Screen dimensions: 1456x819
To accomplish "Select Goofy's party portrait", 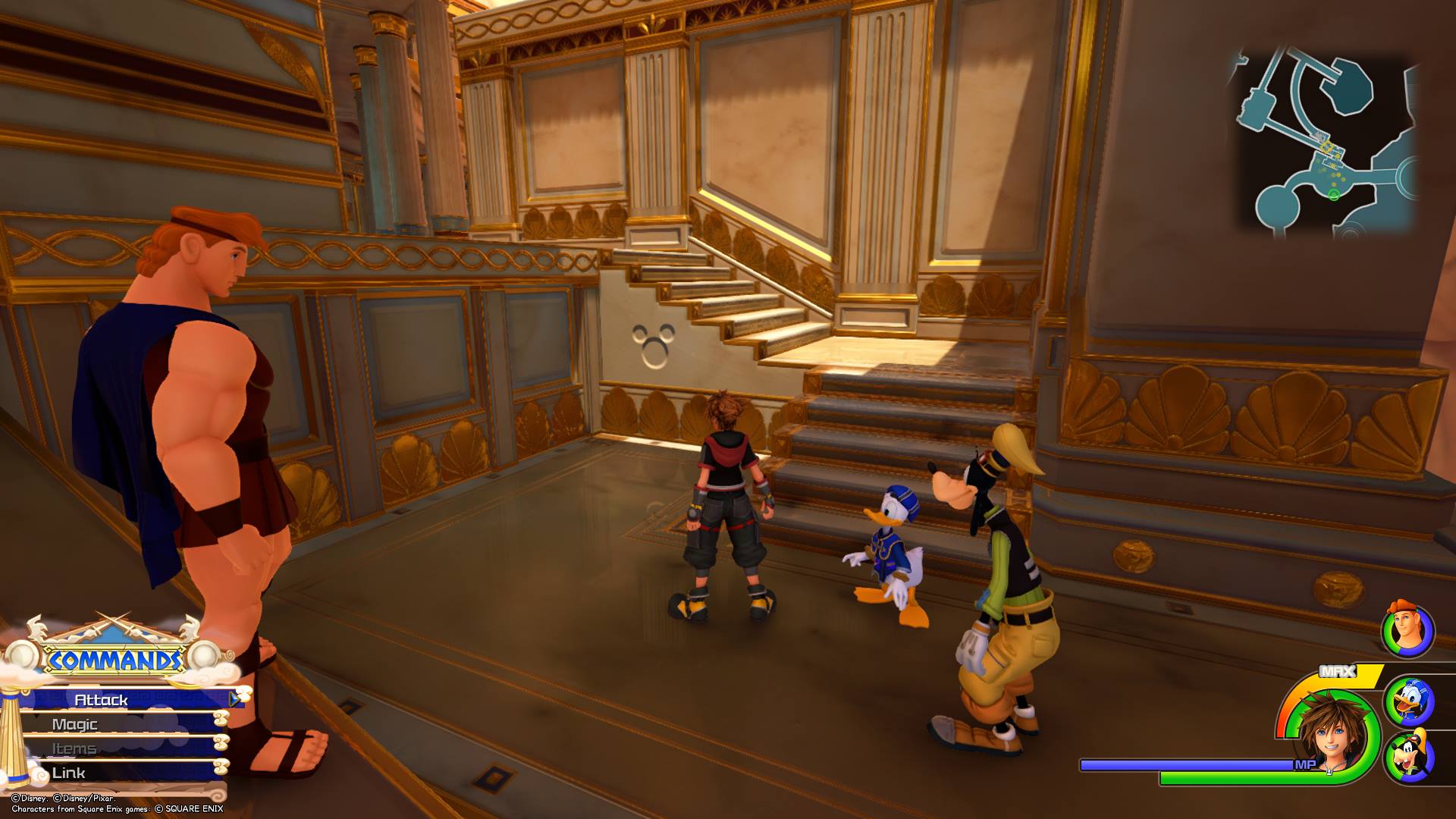I will pos(1409,758).
